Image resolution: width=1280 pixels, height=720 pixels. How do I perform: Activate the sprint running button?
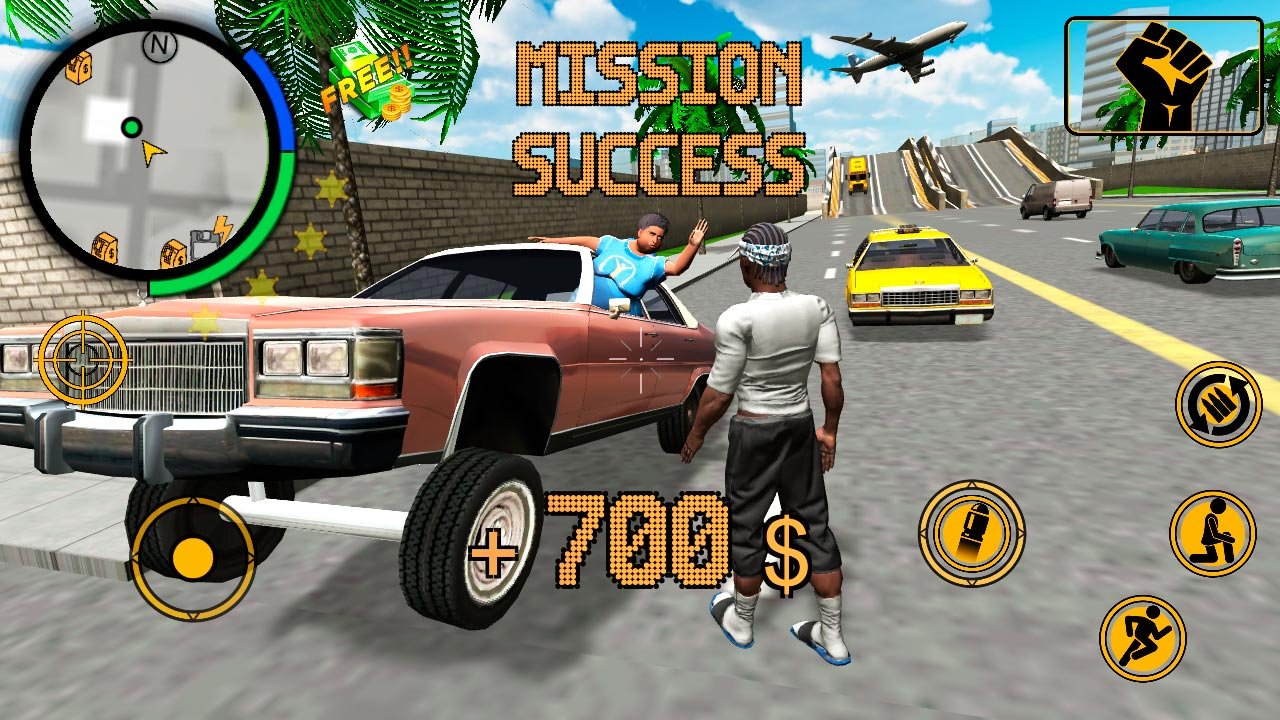pos(1142,638)
